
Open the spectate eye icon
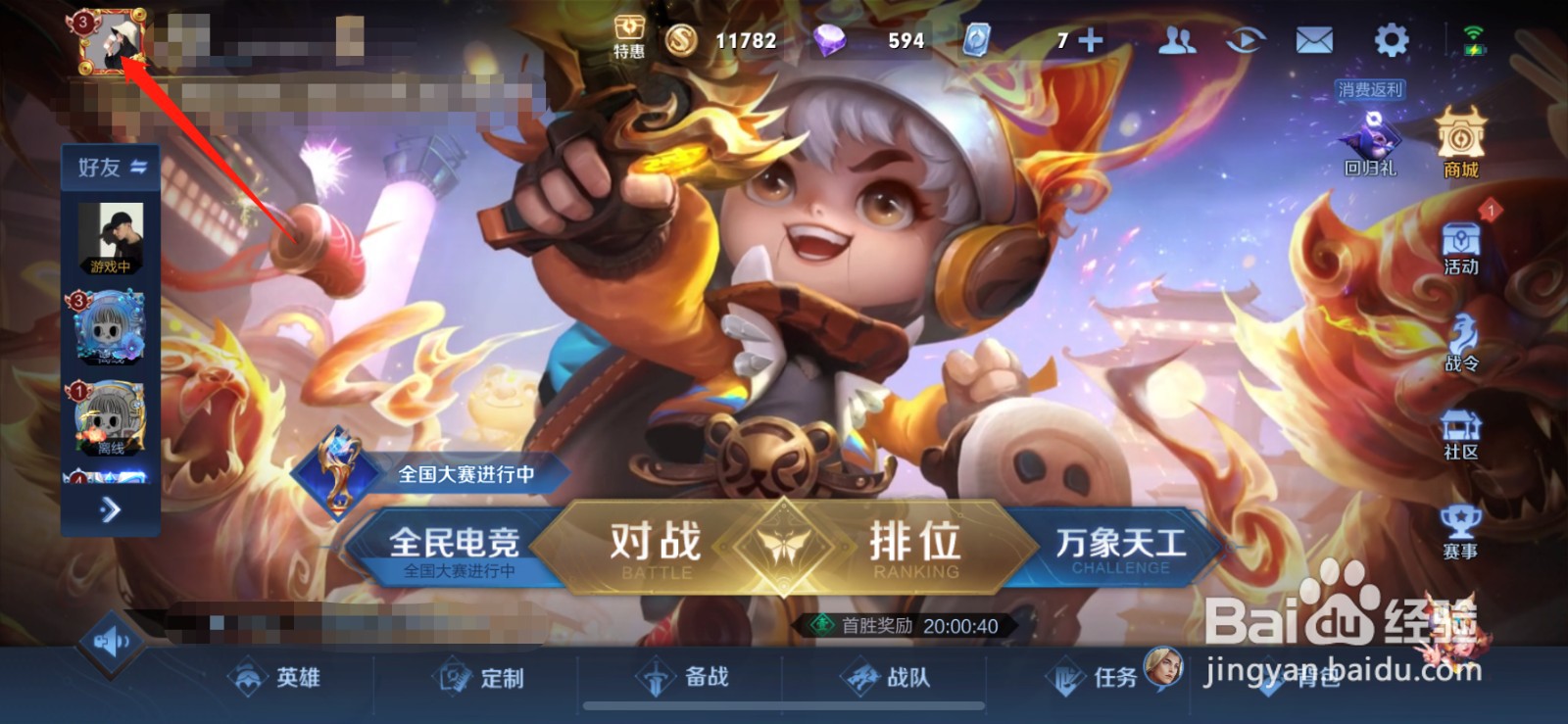pyautogui.click(x=1248, y=39)
